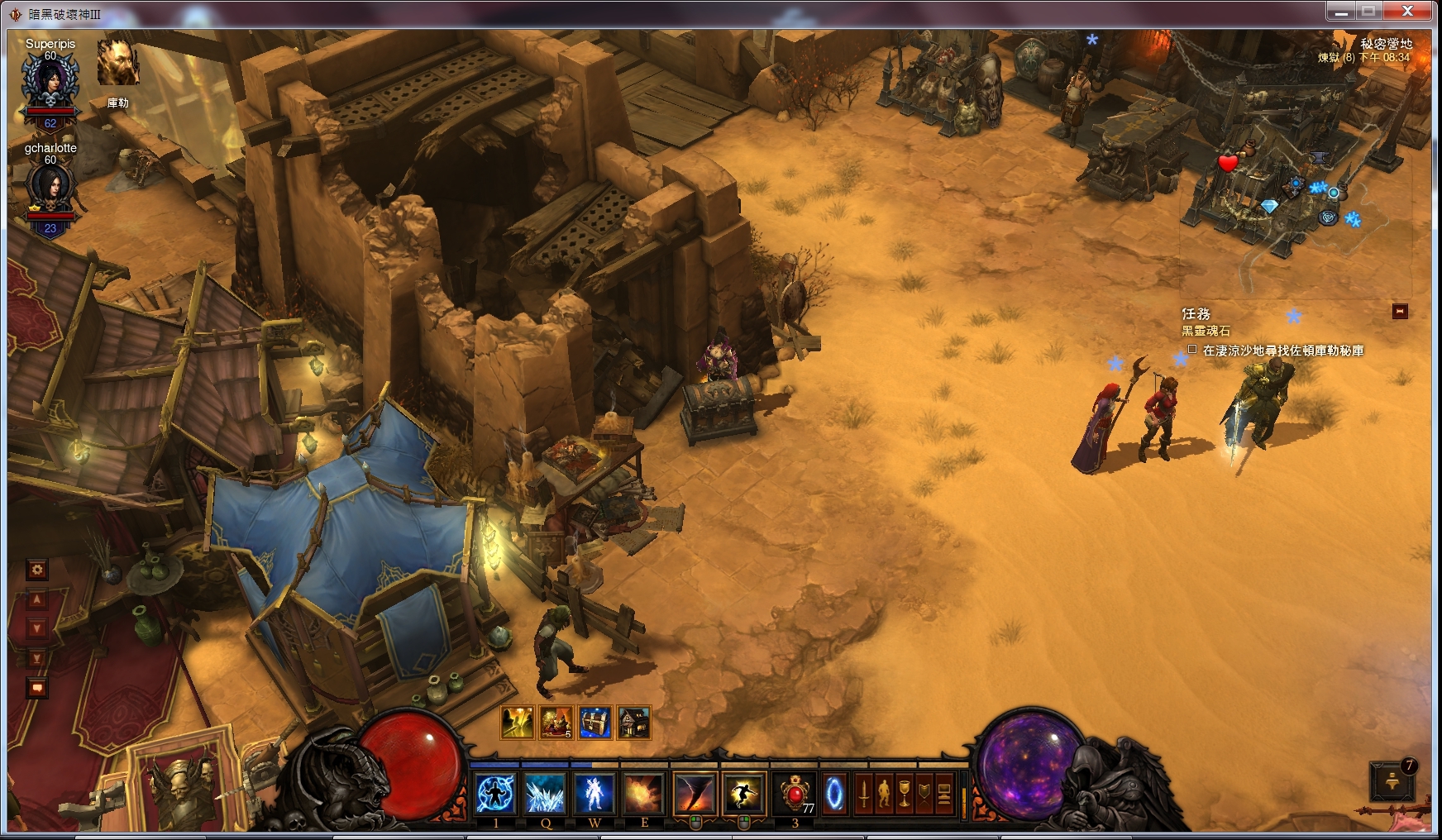This screenshot has width=1442, height=840.
Task: Collapse the quest tracker panel
Action: tap(1400, 312)
